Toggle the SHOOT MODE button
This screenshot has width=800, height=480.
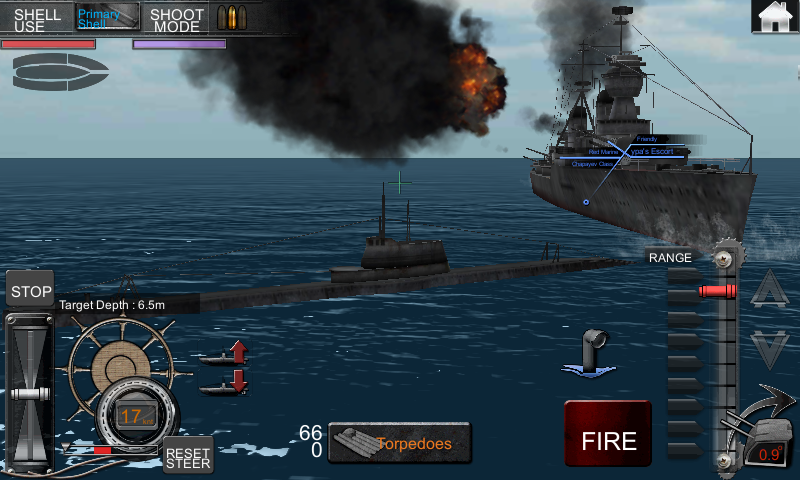point(177,19)
